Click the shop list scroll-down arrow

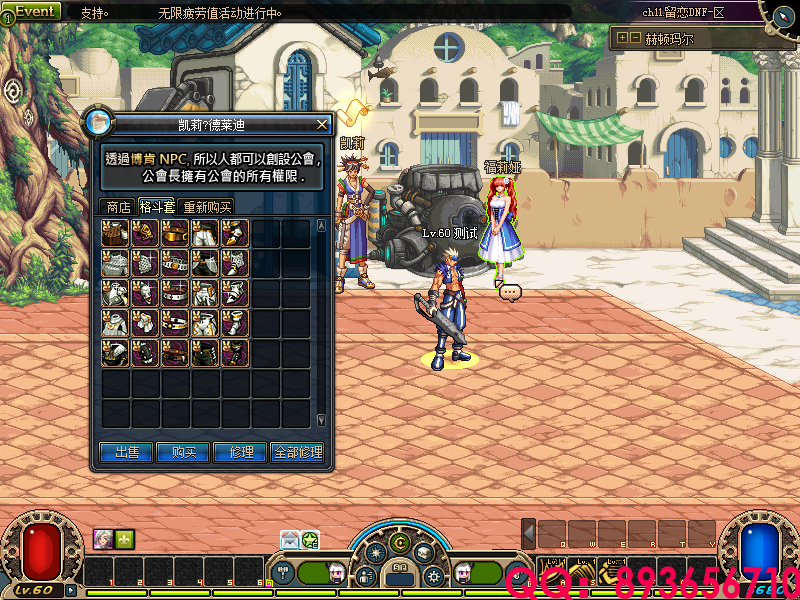pyautogui.click(x=321, y=420)
